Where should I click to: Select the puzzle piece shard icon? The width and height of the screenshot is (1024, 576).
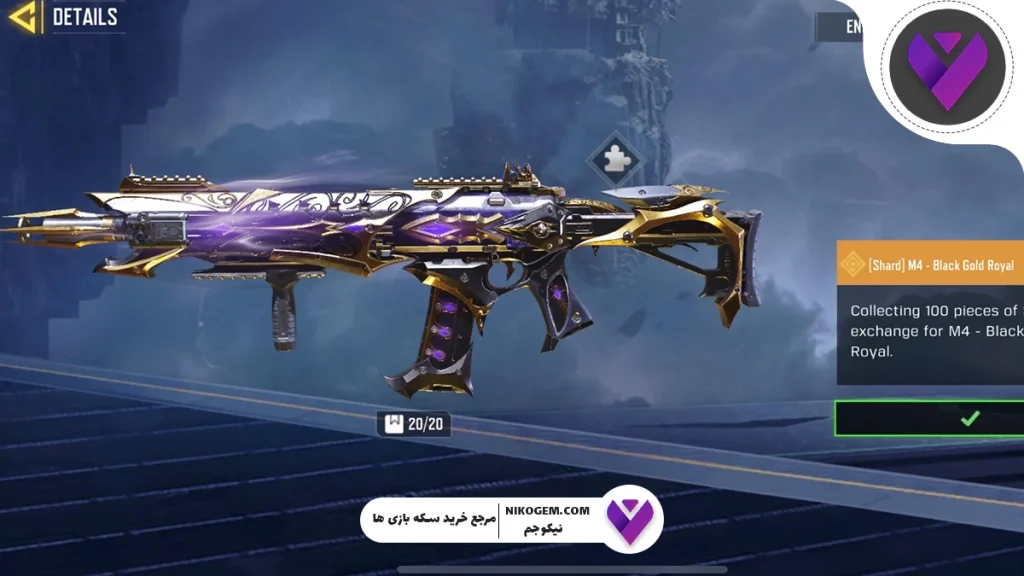click(614, 160)
